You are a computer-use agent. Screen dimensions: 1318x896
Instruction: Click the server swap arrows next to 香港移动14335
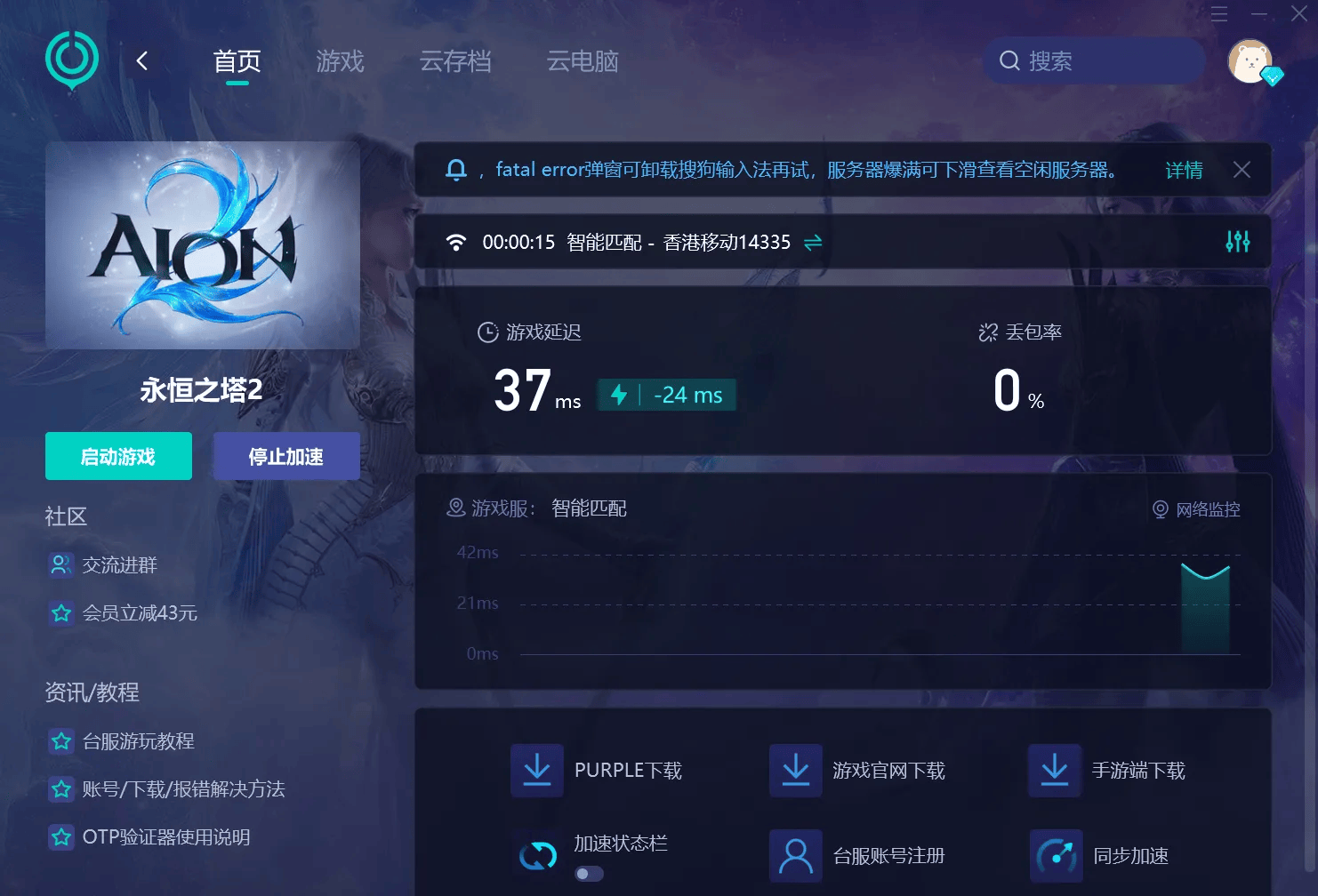pos(811,242)
